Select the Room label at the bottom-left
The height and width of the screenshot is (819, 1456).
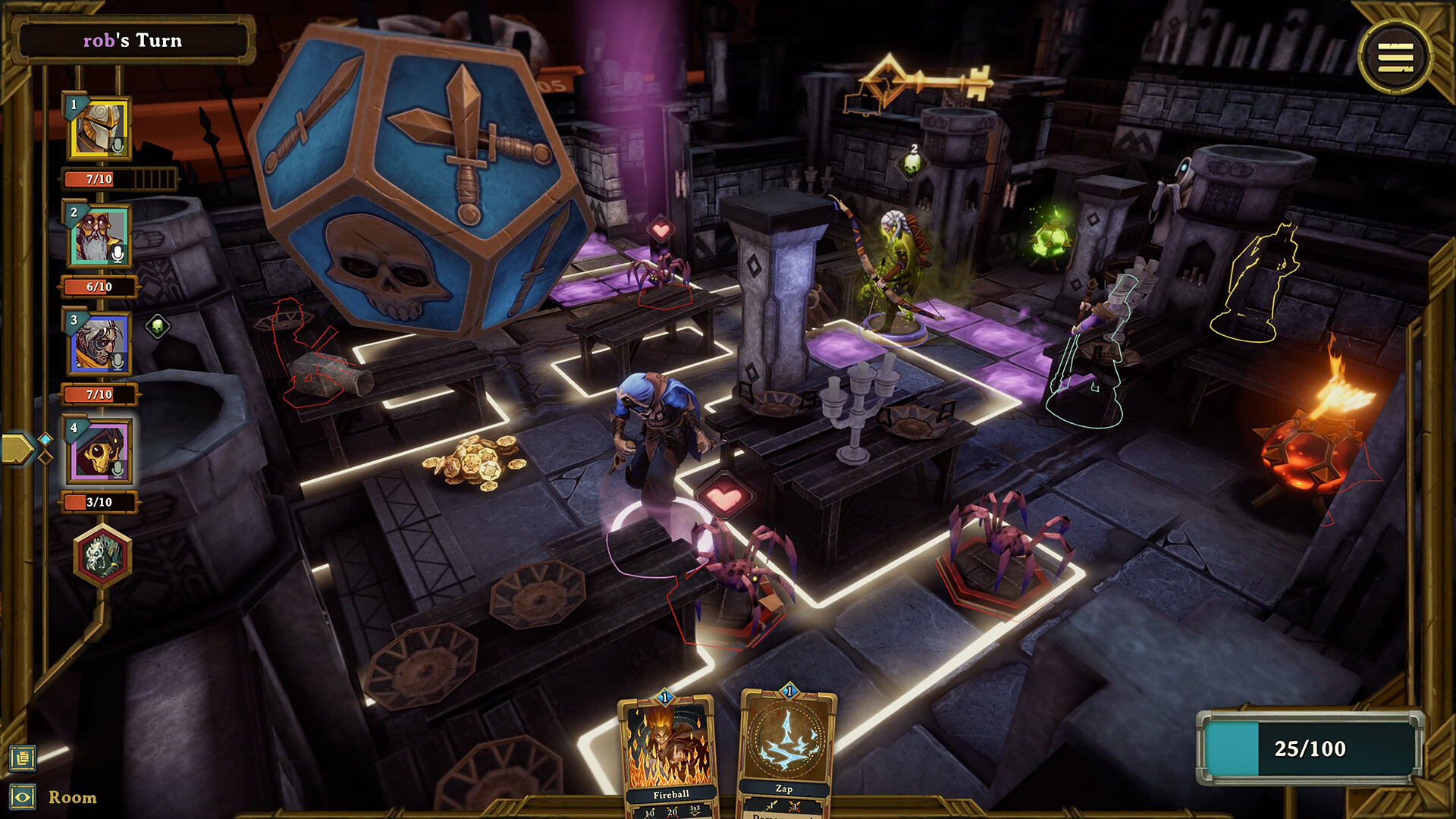tap(72, 798)
